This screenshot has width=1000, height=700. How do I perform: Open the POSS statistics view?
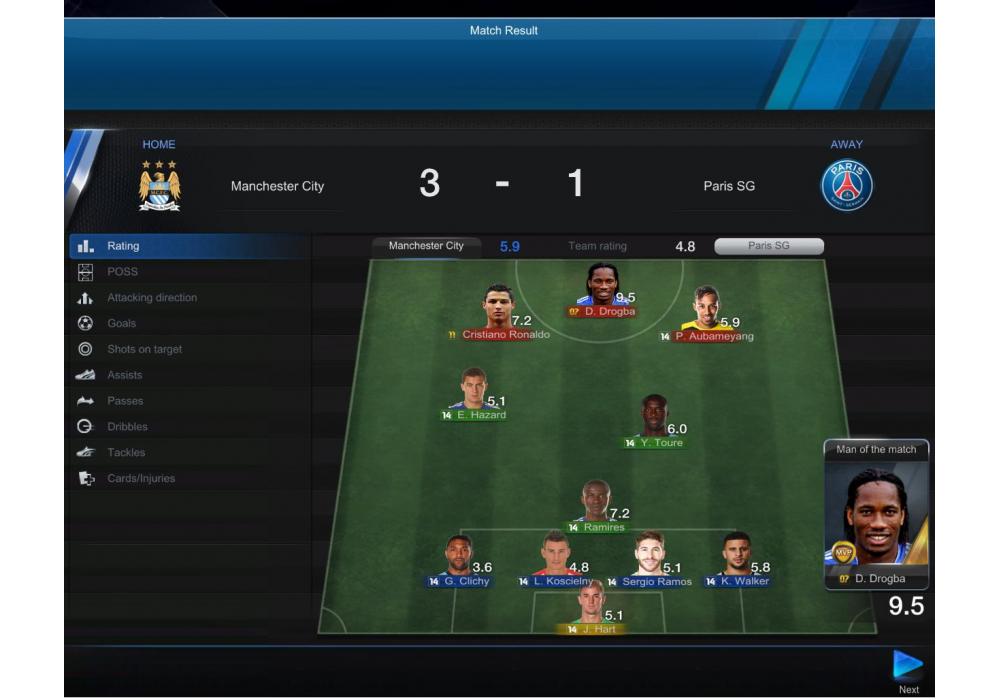coord(123,272)
